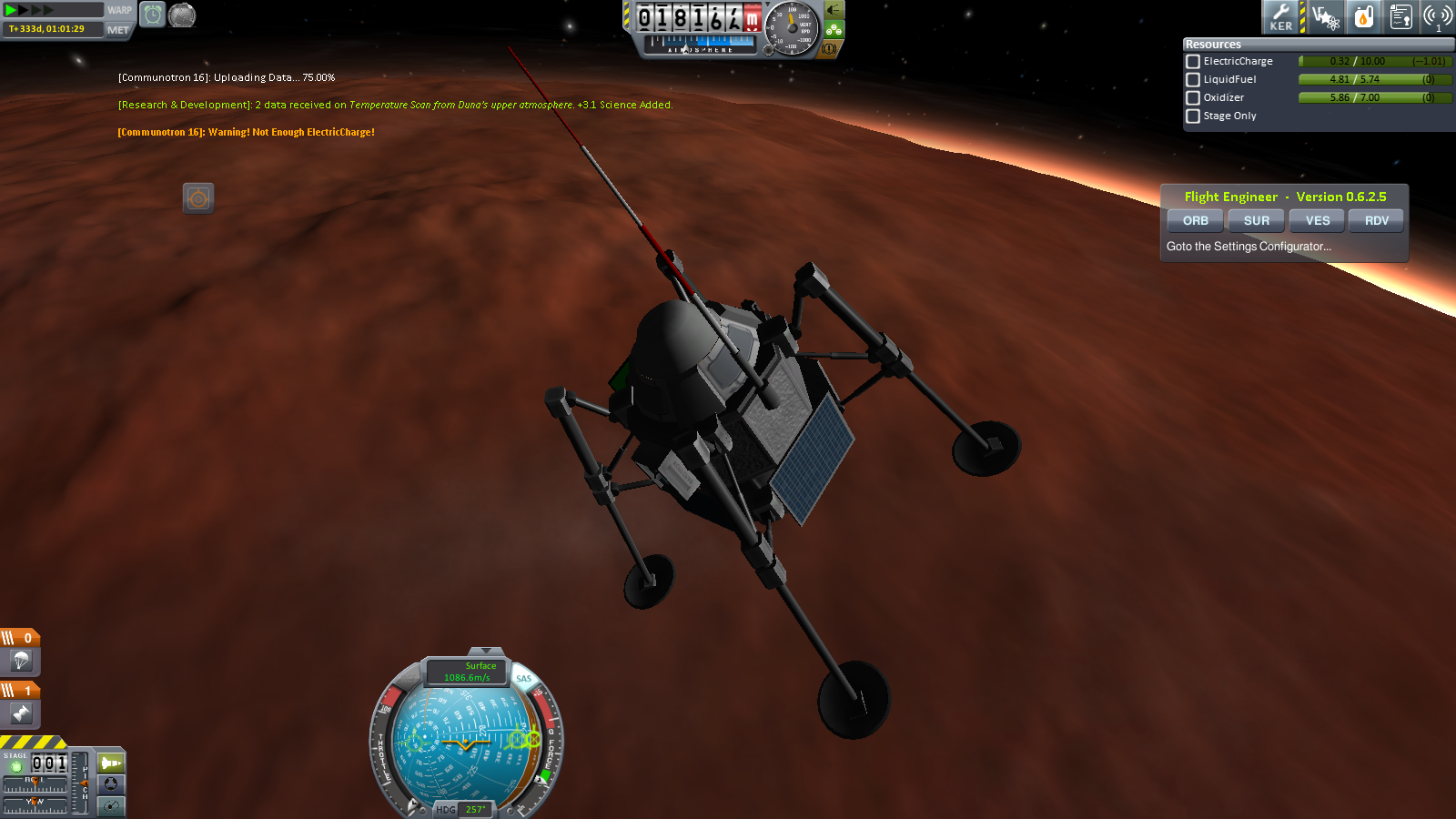1456x819 pixels.
Task: Show the VES vessel readout
Action: pyautogui.click(x=1317, y=221)
